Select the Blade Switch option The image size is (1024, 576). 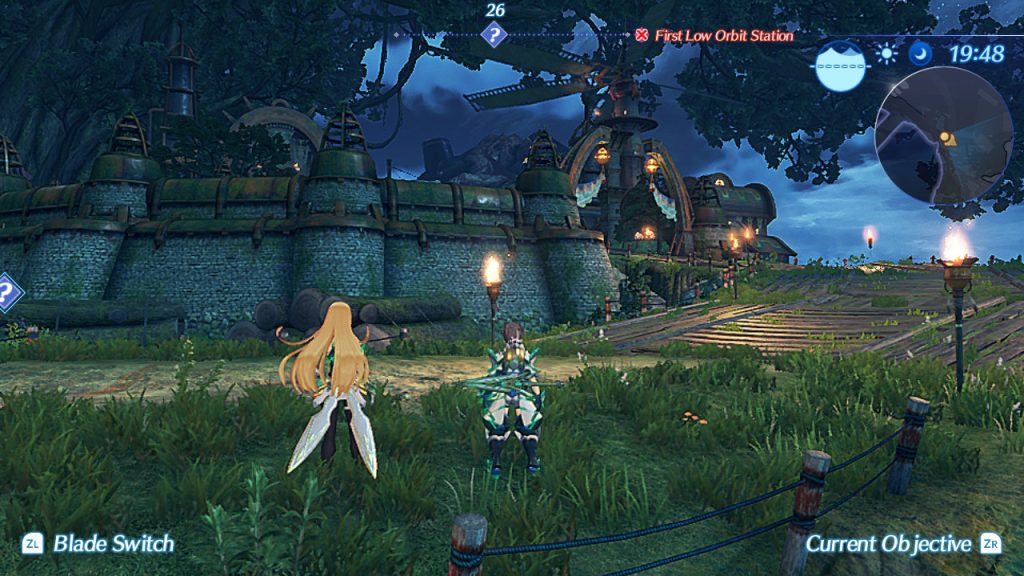(x=100, y=544)
